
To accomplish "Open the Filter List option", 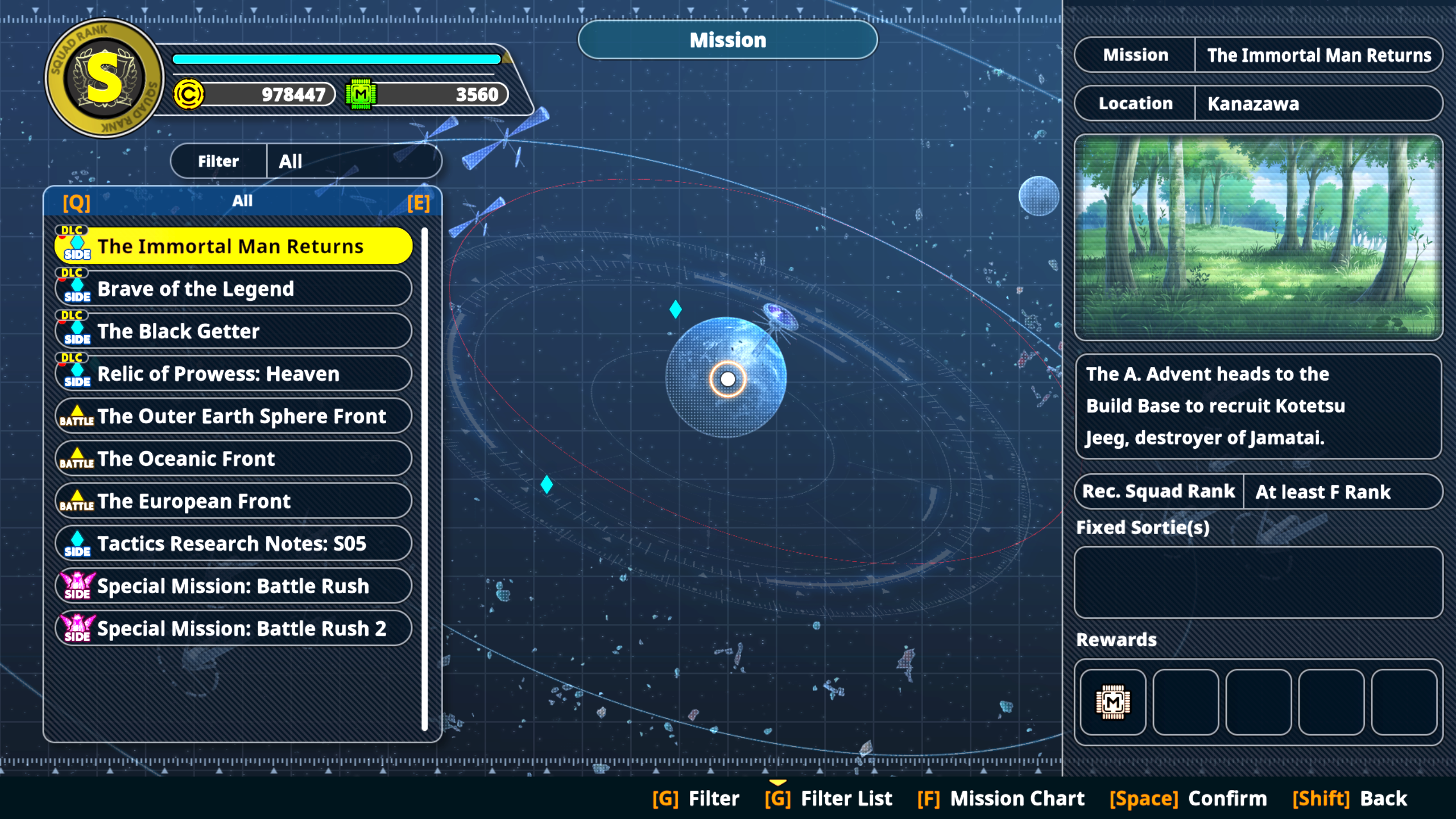I will (x=829, y=799).
